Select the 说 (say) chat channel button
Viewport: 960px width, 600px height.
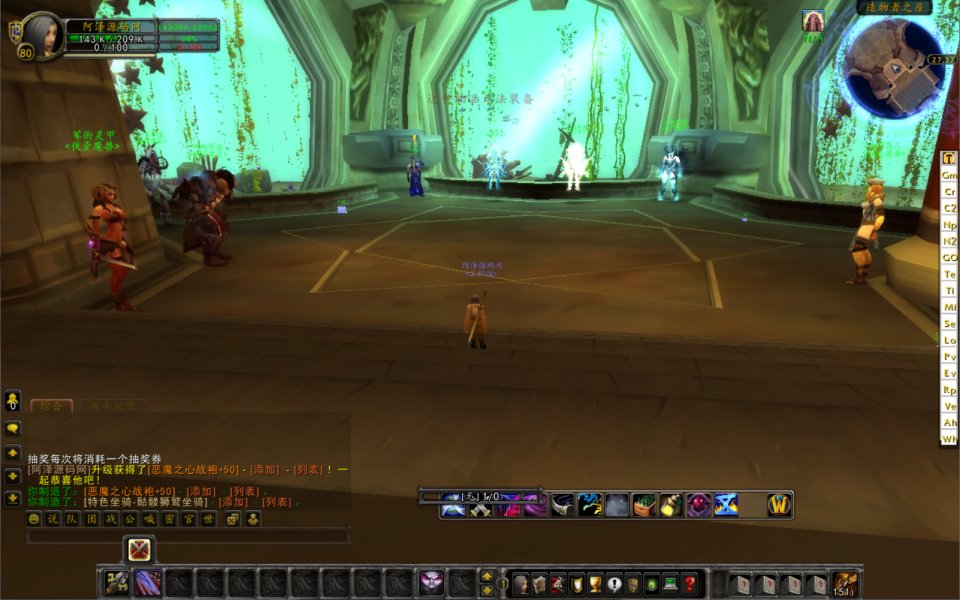point(53,519)
